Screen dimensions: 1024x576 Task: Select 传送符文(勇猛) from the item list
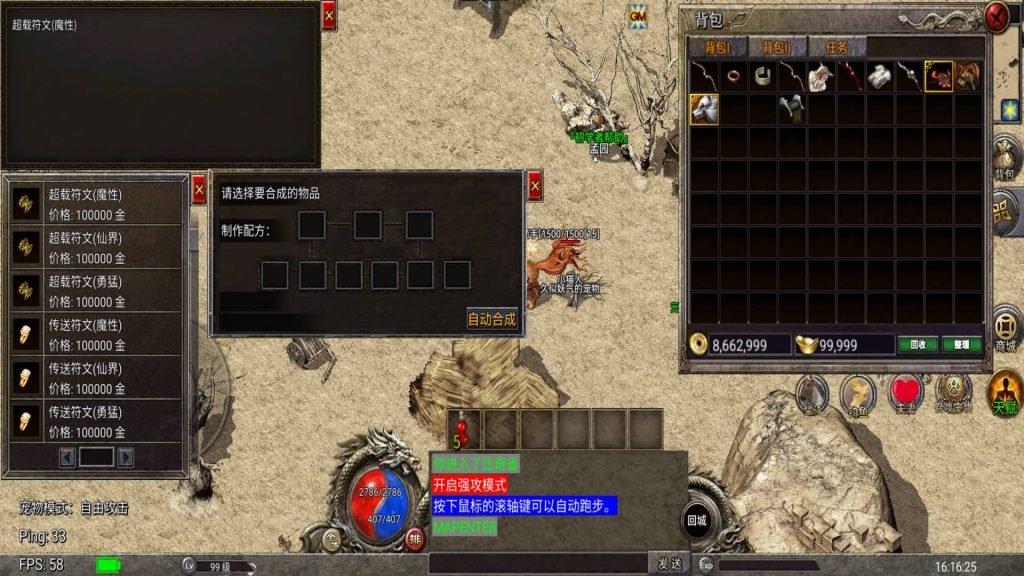pyautogui.click(x=98, y=421)
